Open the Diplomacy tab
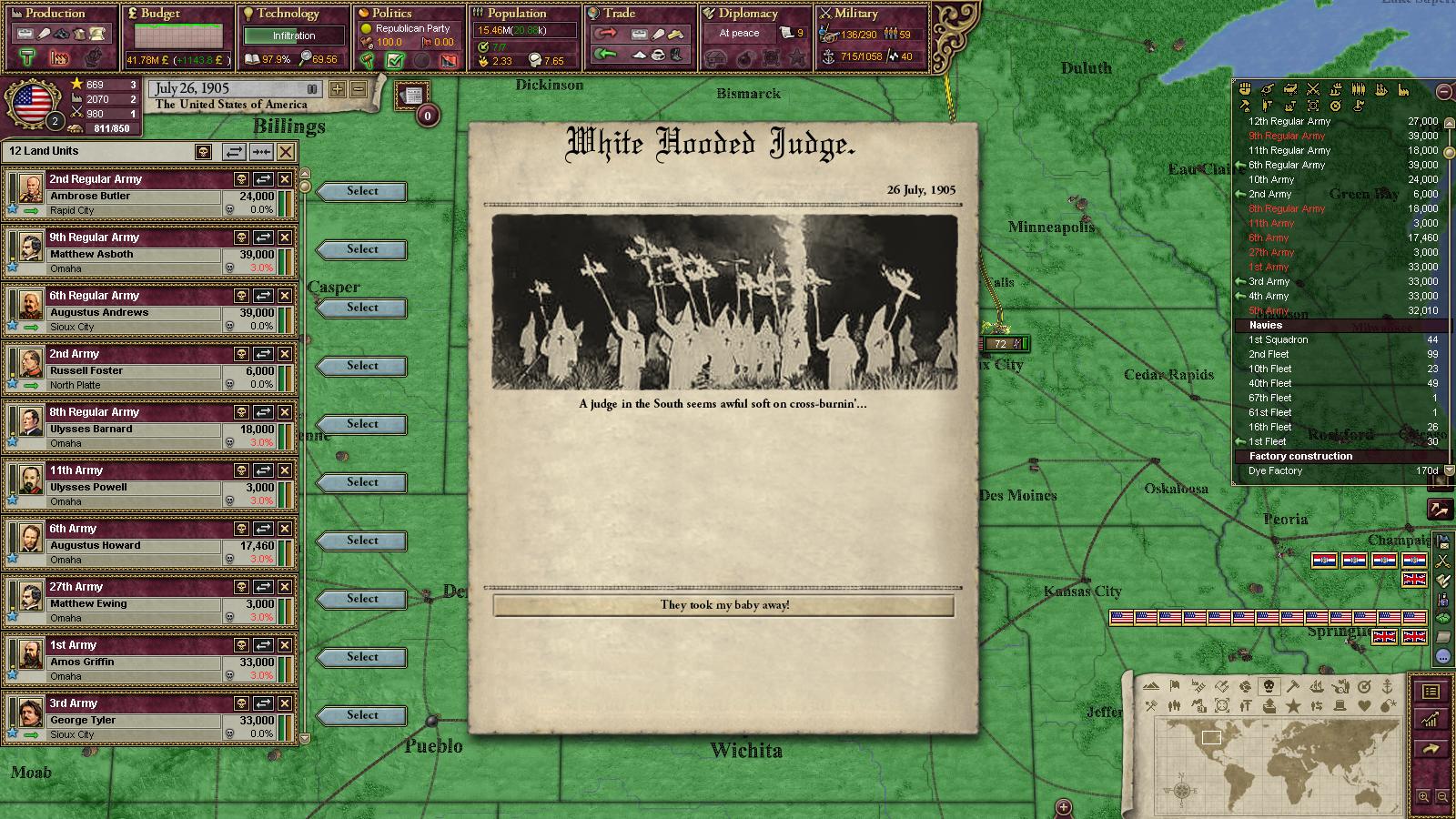 [748, 14]
